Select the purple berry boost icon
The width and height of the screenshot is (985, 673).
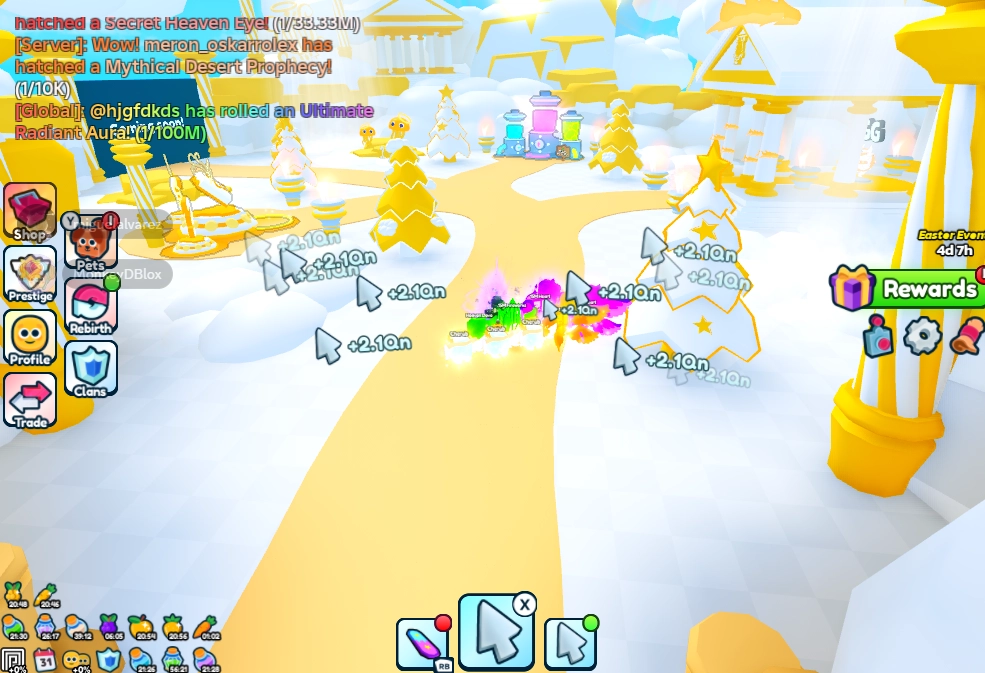(x=109, y=627)
